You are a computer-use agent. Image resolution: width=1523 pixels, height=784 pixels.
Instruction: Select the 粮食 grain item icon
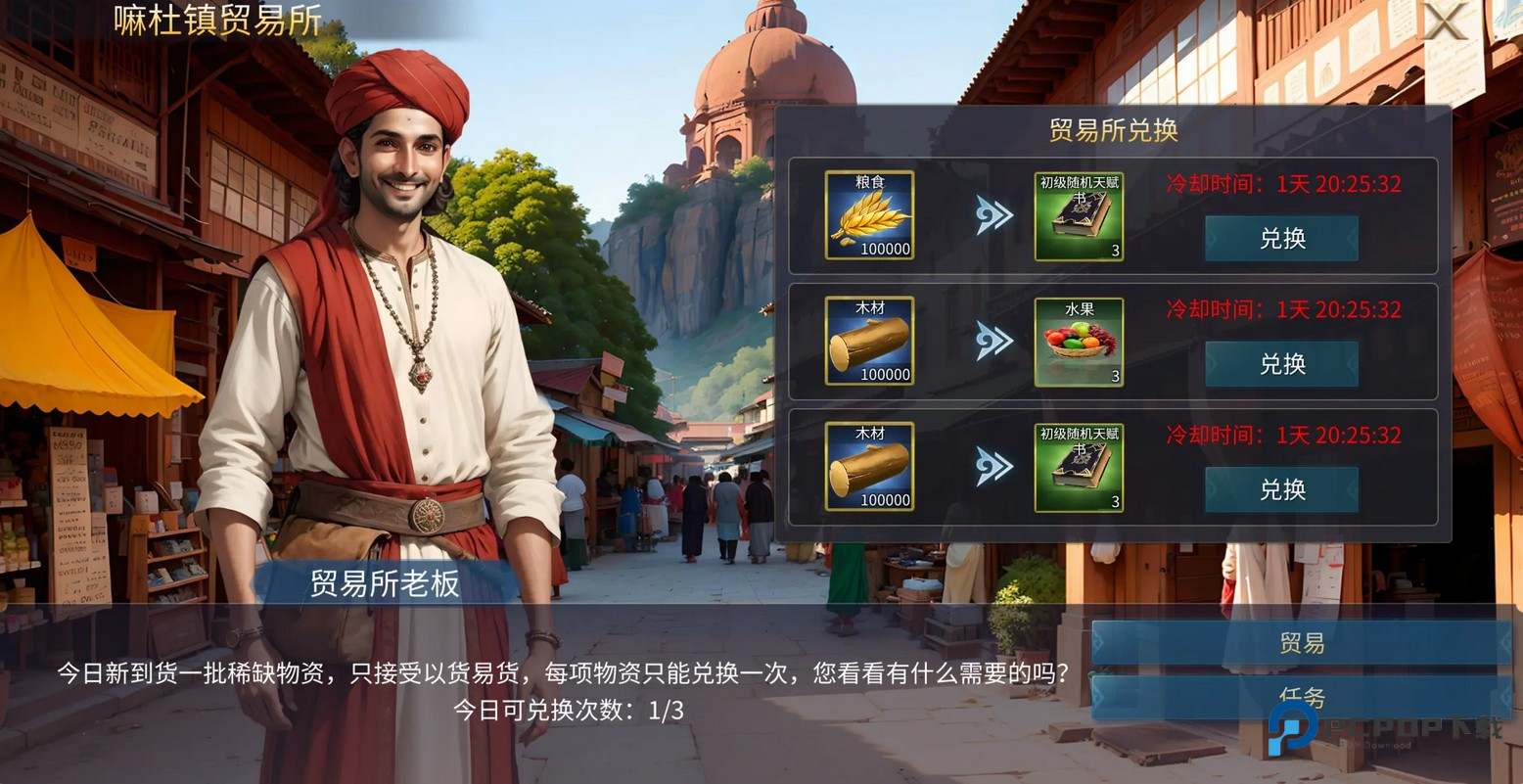pos(869,215)
